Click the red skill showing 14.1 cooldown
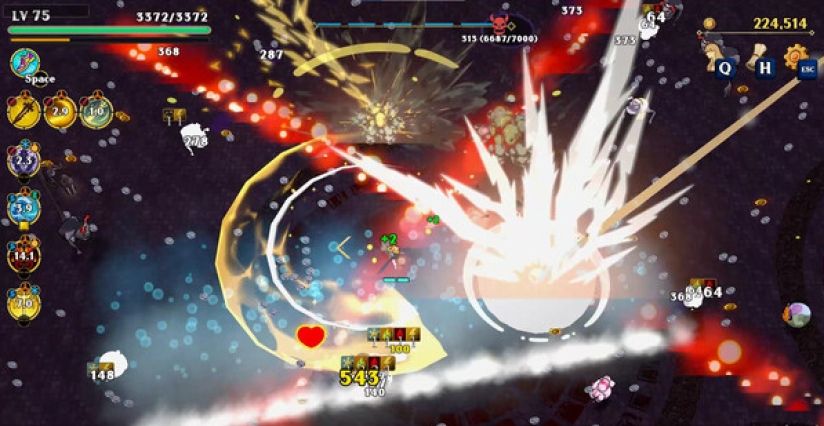The height and width of the screenshot is (426, 824). 23,254
